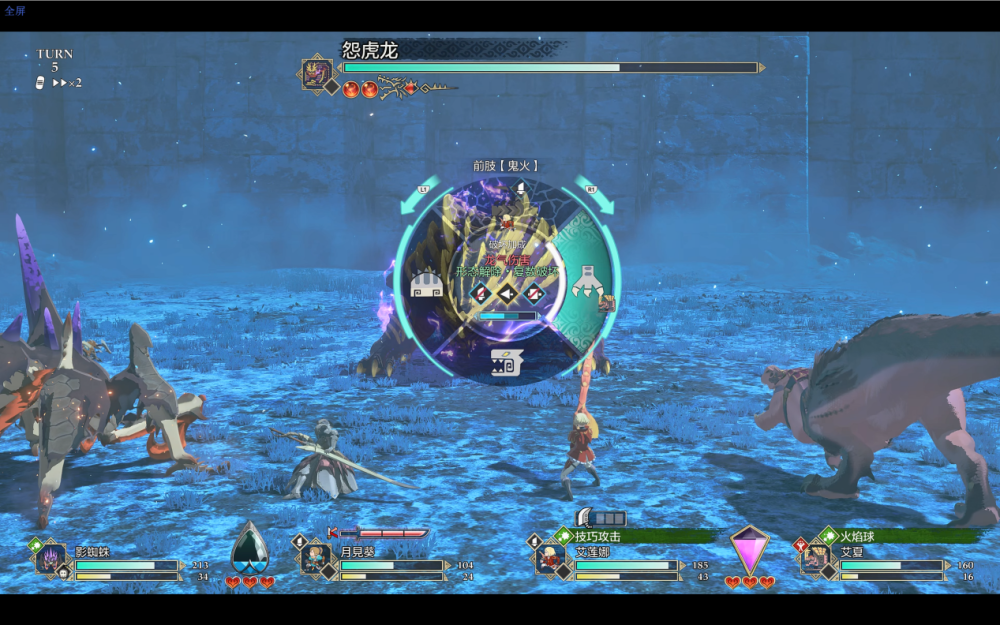Image resolution: width=1000 pixels, height=625 pixels.
Task: Select 艾夏 party member portrait
Action: point(816,559)
